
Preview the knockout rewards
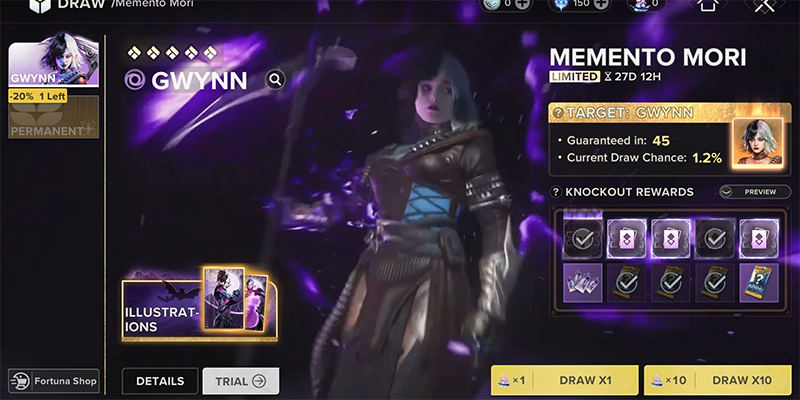(747, 192)
